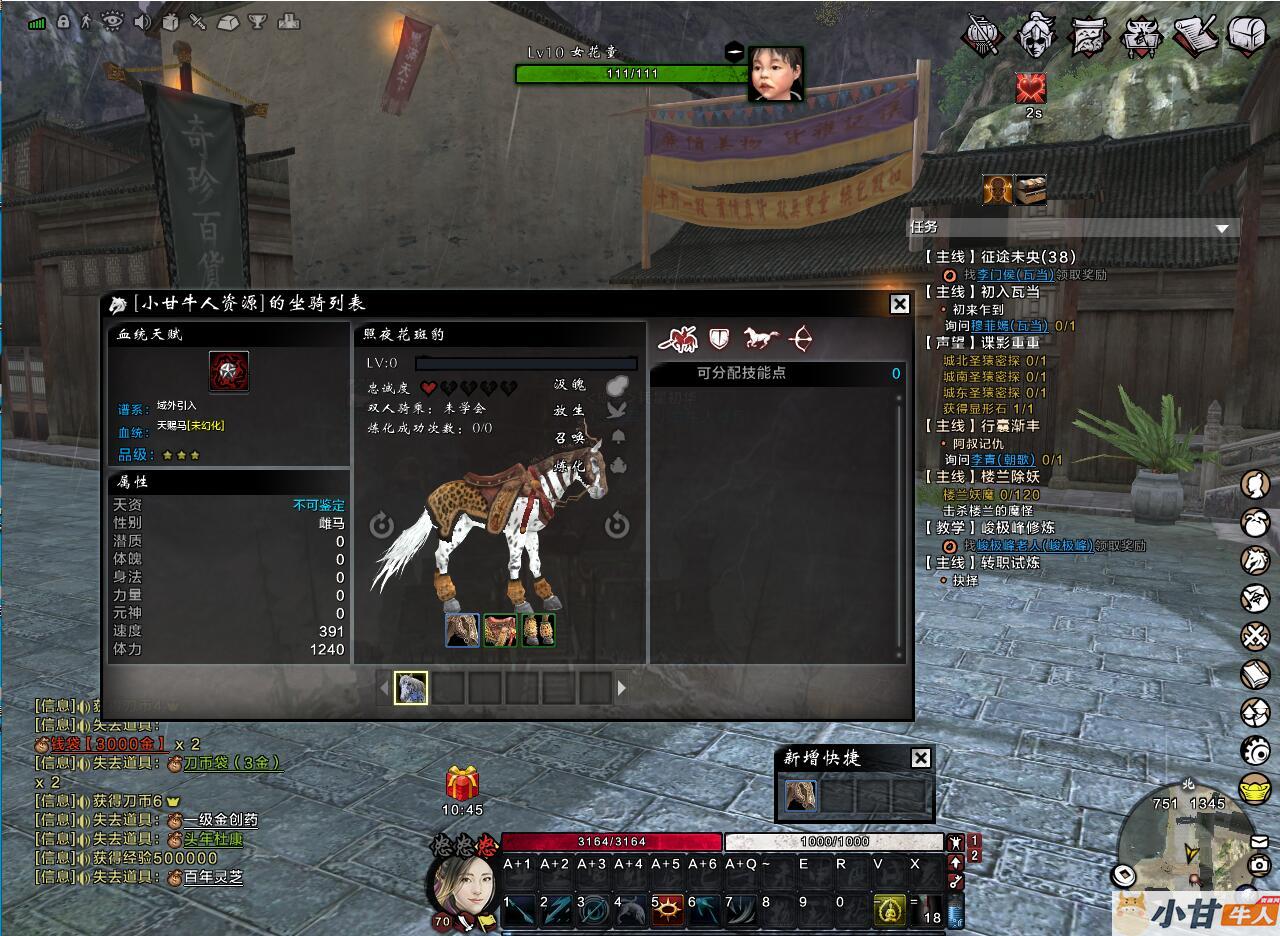Select the leopard saddle equipment slot
The height and width of the screenshot is (936, 1280).
(x=500, y=630)
